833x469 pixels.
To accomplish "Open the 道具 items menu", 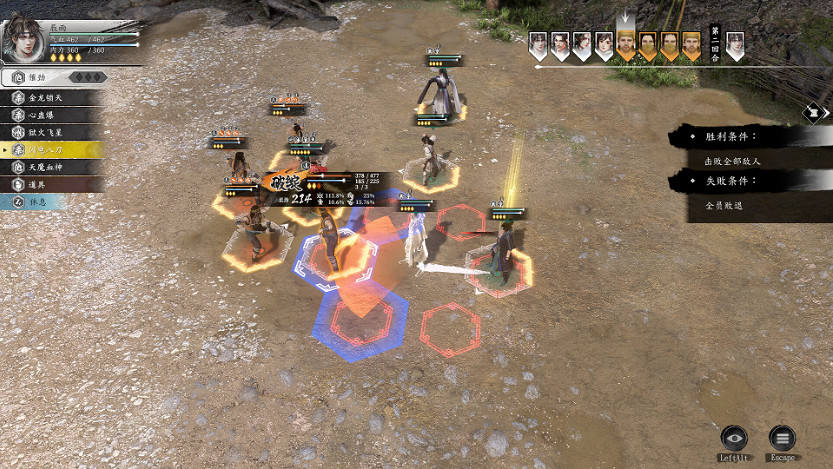I will tap(50, 184).
